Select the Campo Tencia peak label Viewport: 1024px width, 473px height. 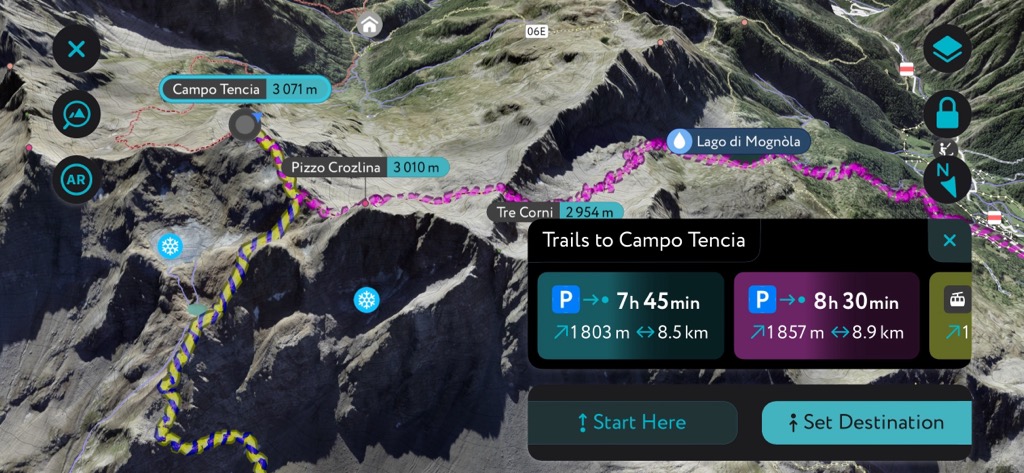(246, 89)
